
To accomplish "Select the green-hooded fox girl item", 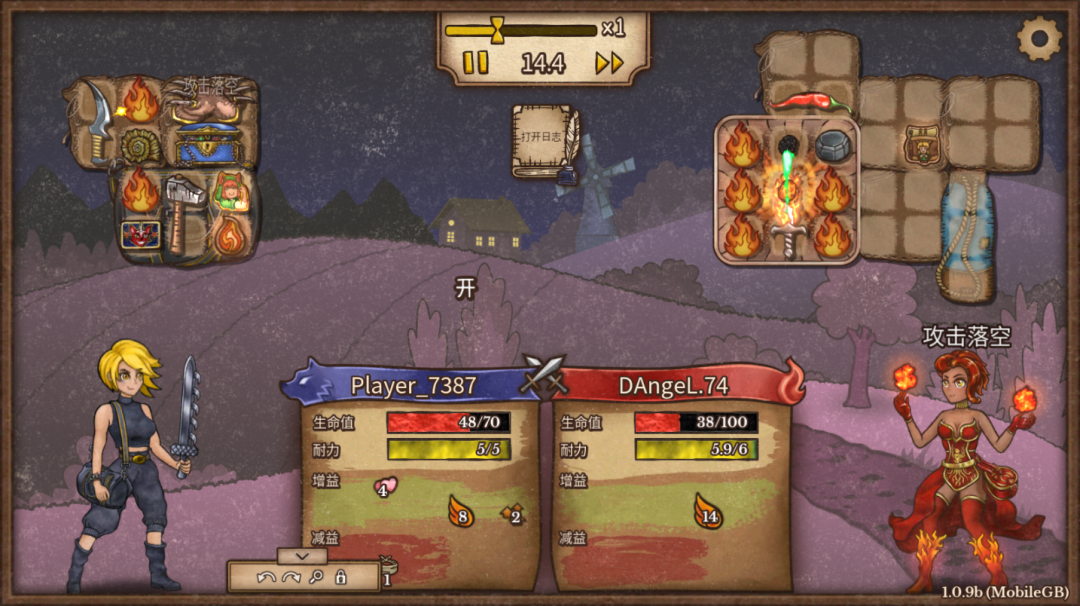I will pyautogui.click(x=230, y=190).
